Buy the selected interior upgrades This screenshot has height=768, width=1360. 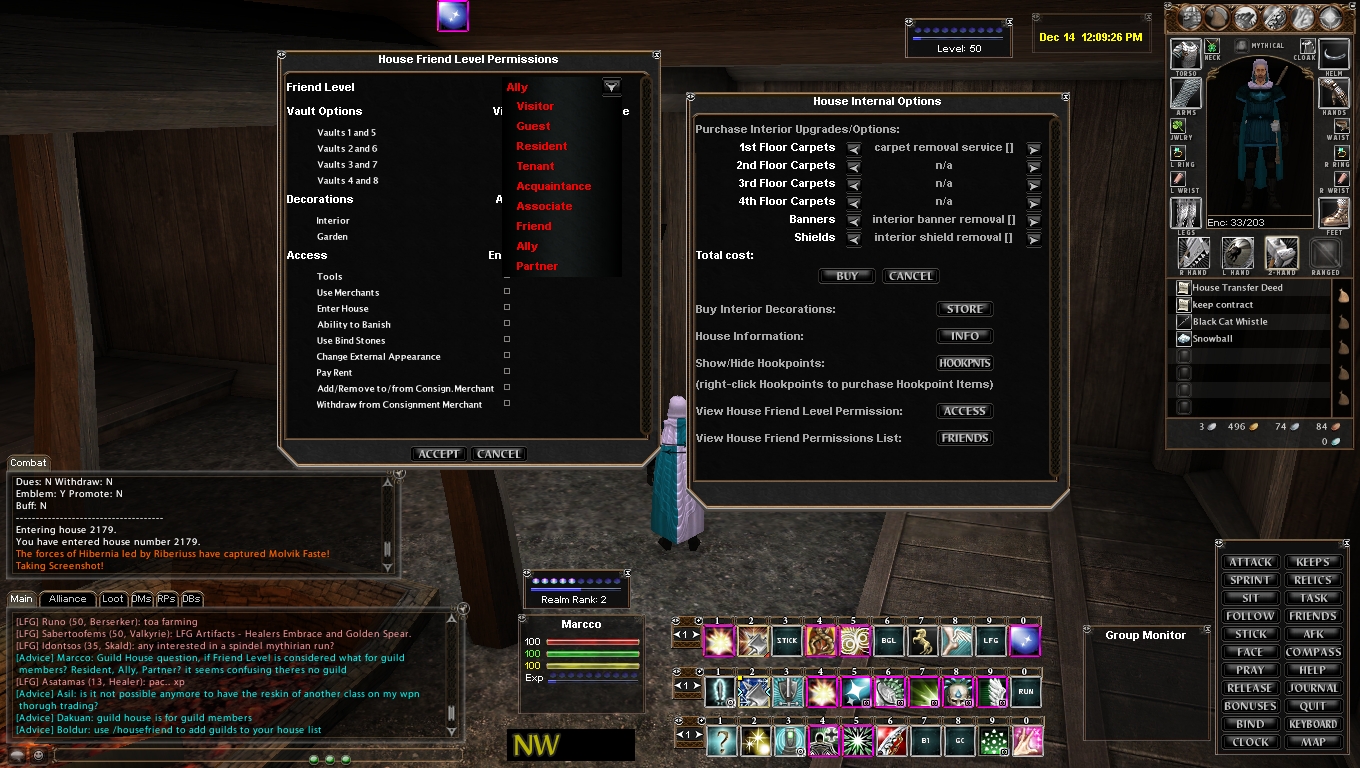click(x=847, y=276)
